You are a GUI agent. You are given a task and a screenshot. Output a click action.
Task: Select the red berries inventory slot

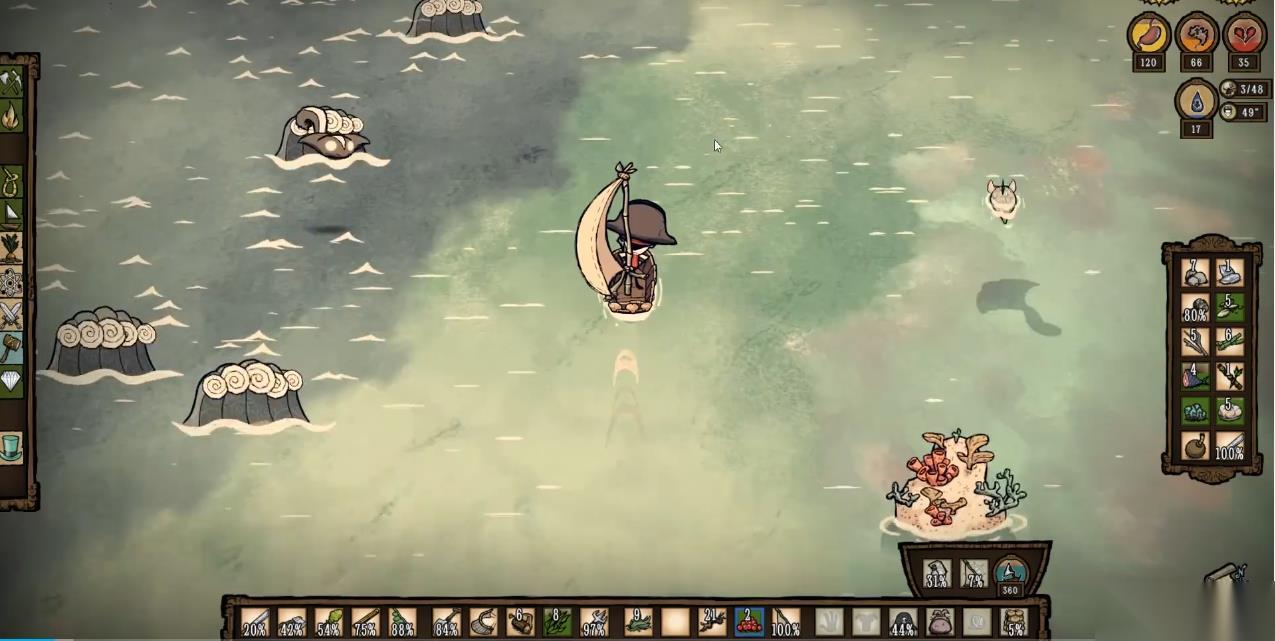749,622
